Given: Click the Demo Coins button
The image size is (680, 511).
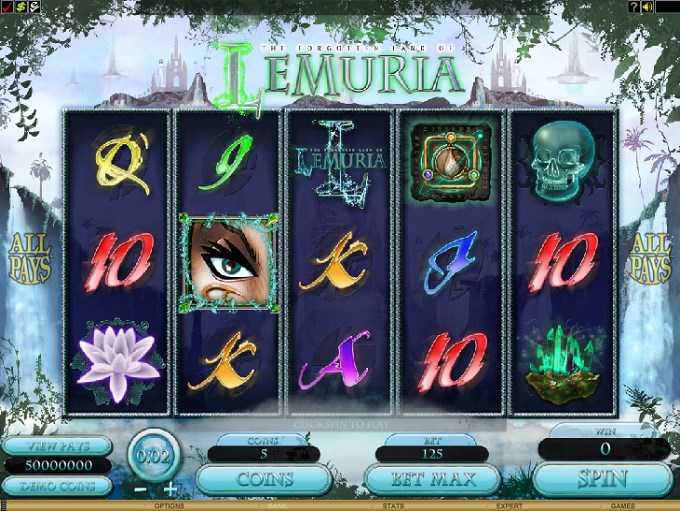Looking at the screenshot, I should click(56, 486).
